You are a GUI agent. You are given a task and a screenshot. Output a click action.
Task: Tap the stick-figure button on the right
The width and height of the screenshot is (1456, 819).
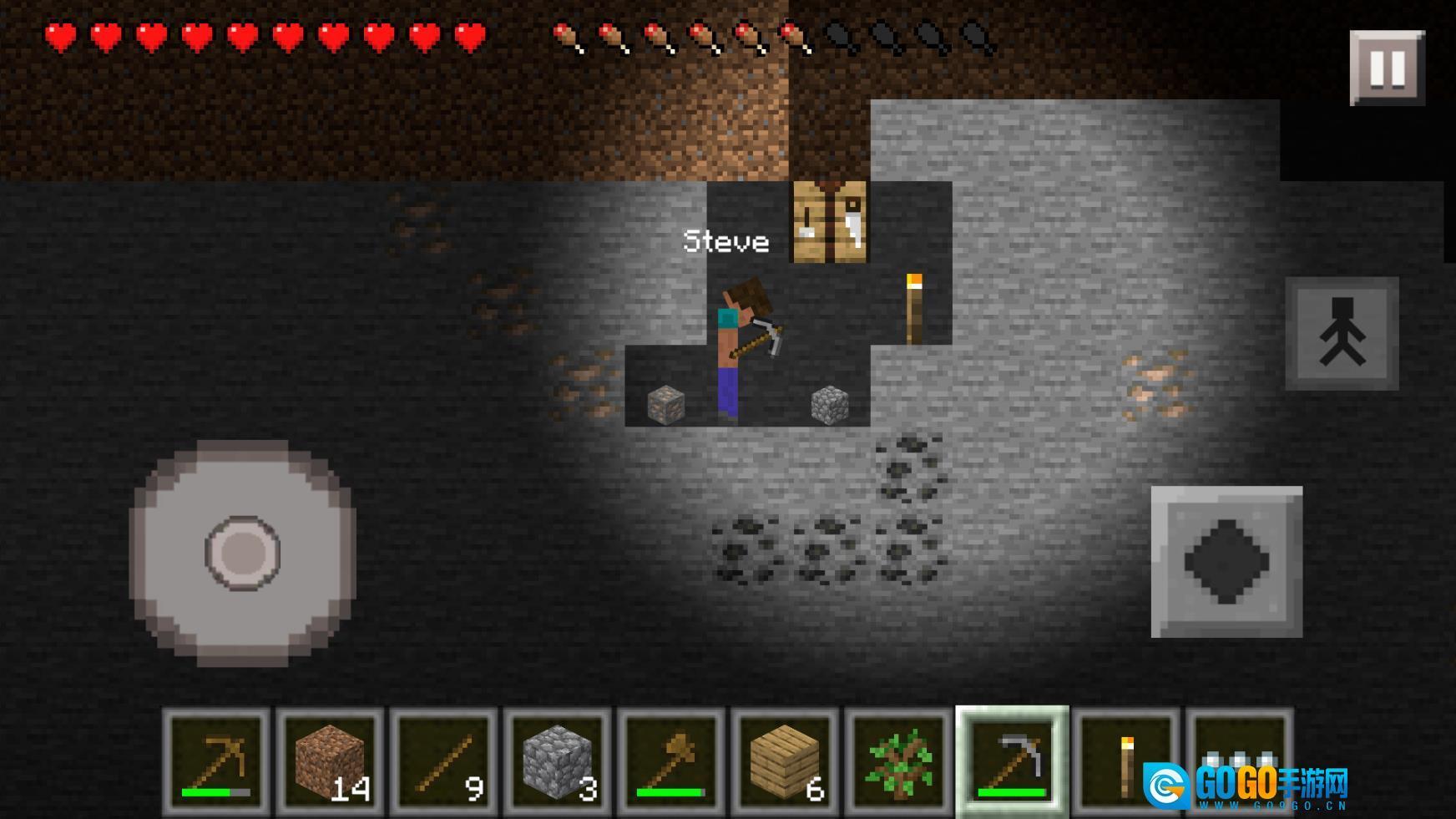pyautogui.click(x=1342, y=333)
